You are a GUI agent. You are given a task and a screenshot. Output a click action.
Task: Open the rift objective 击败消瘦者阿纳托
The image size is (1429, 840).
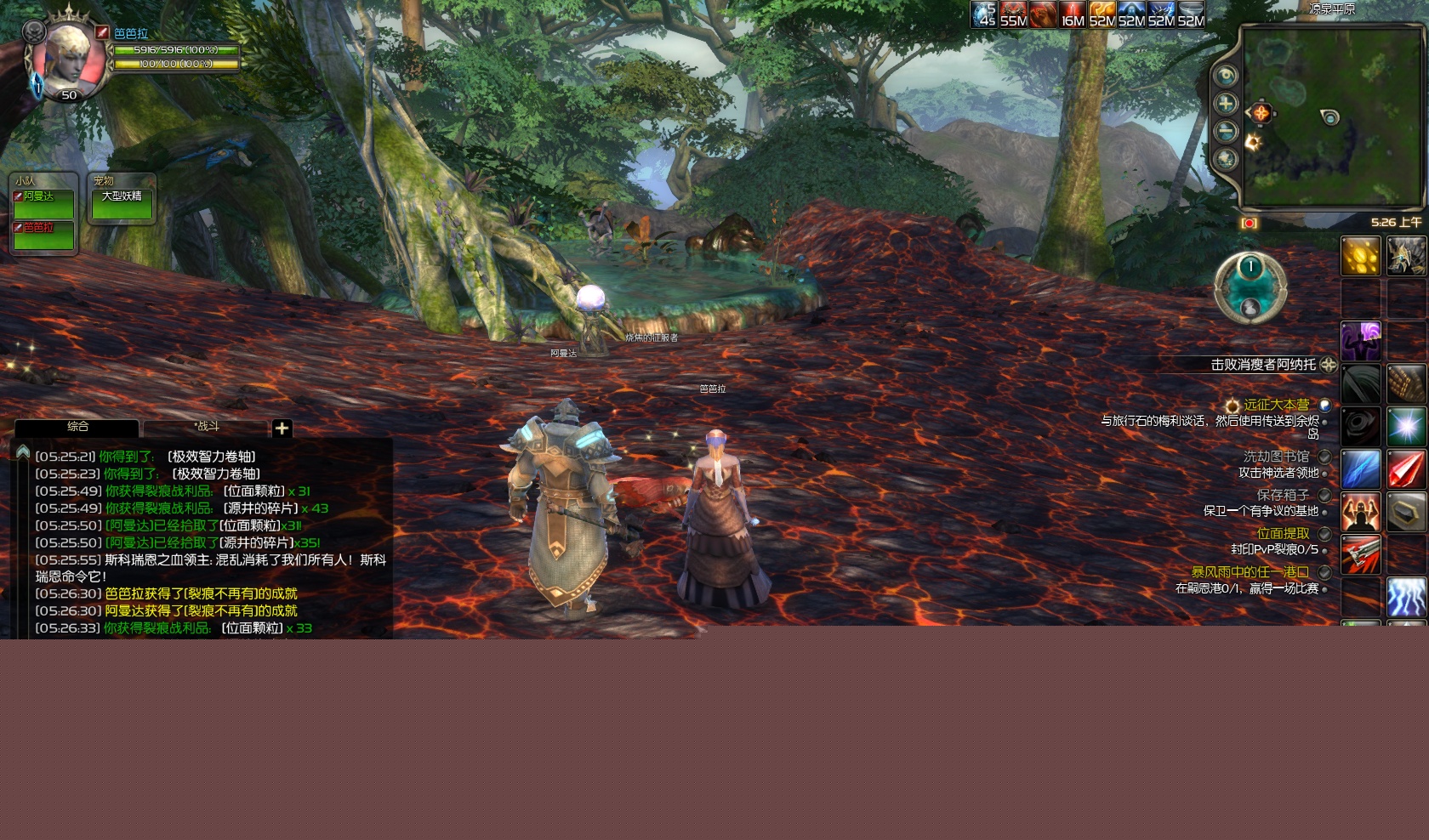point(1262,365)
